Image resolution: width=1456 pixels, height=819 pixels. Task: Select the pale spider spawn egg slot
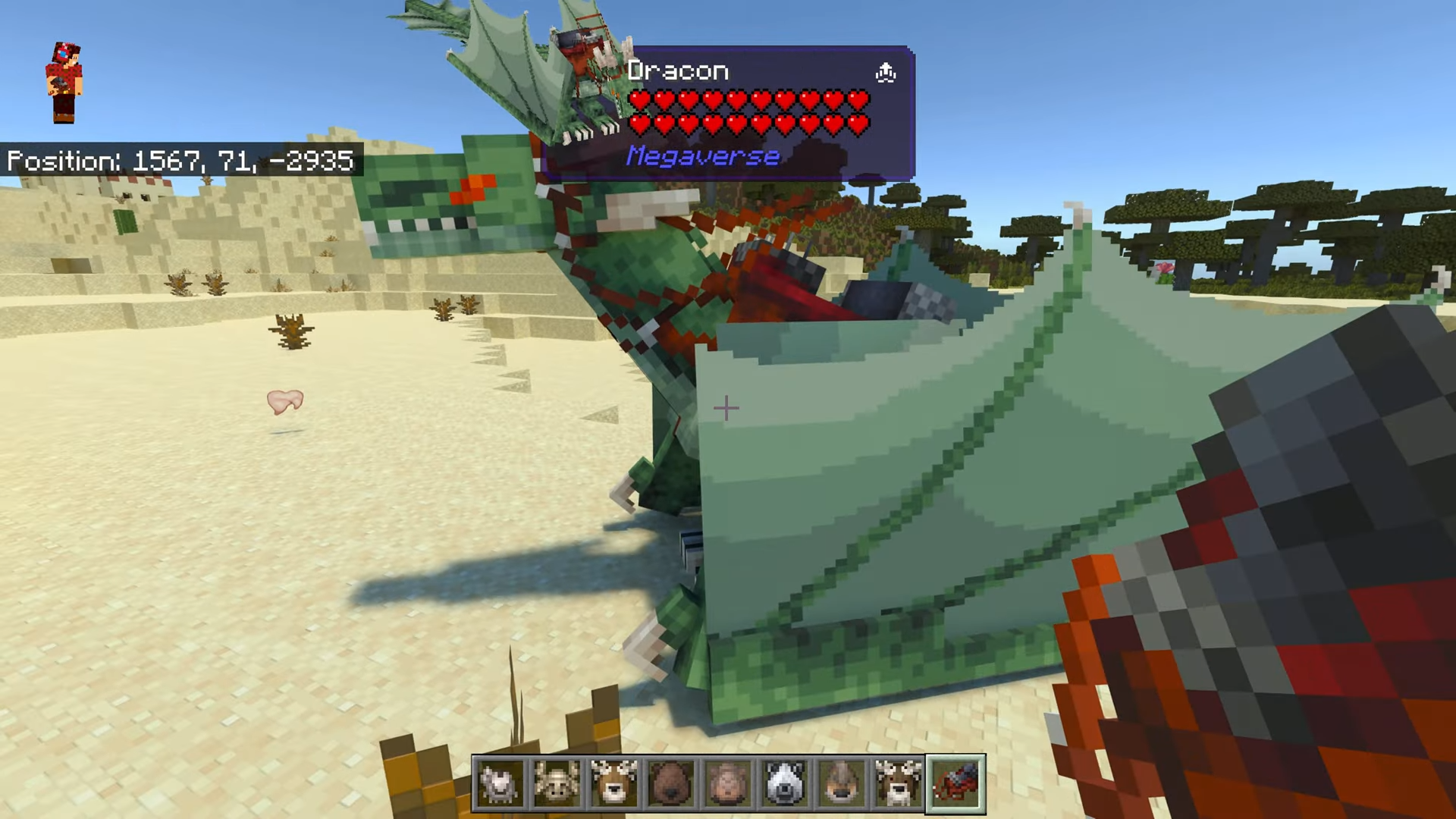coord(557,783)
